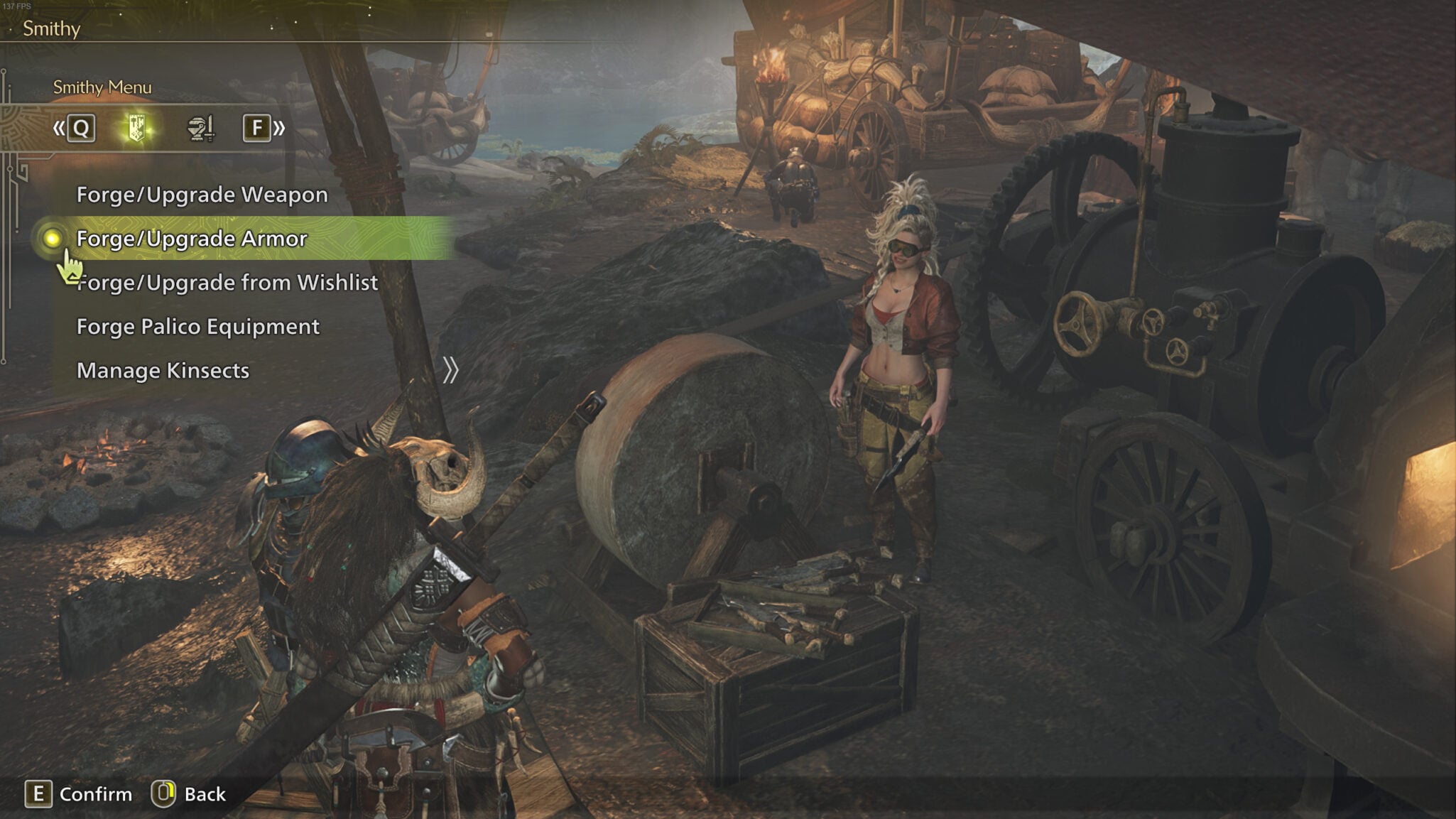Switch to the armor-and-sword tab icon
Screen dimensions: 1456x819
[x=200, y=129]
